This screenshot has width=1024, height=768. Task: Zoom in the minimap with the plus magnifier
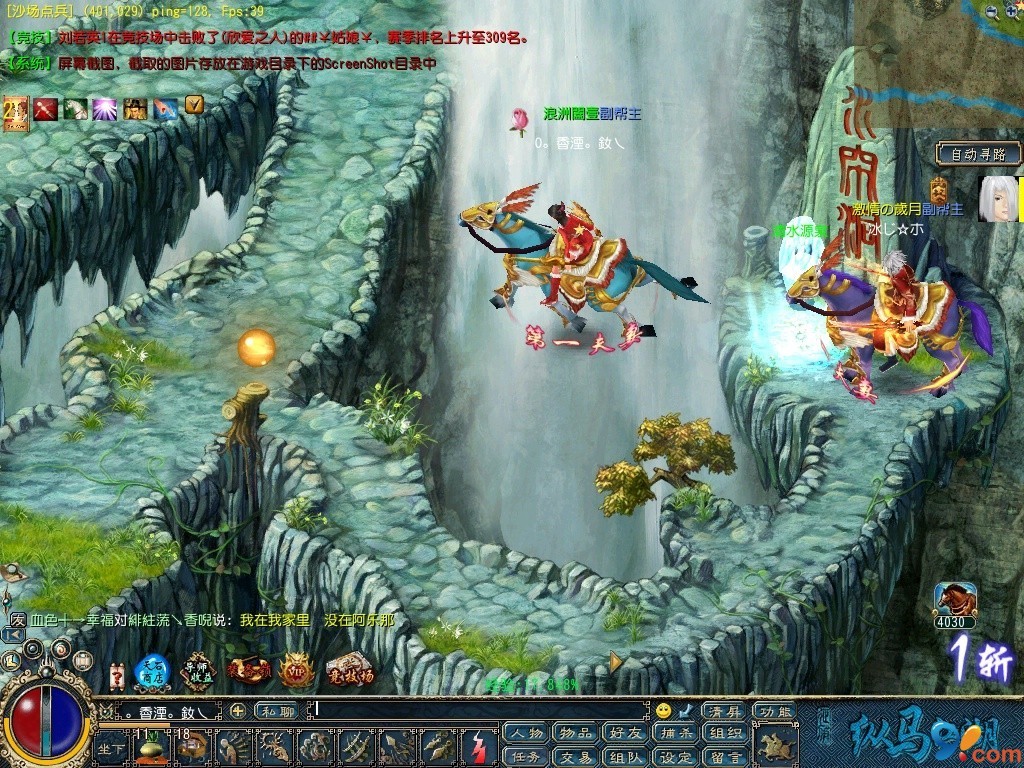[1013, 11]
